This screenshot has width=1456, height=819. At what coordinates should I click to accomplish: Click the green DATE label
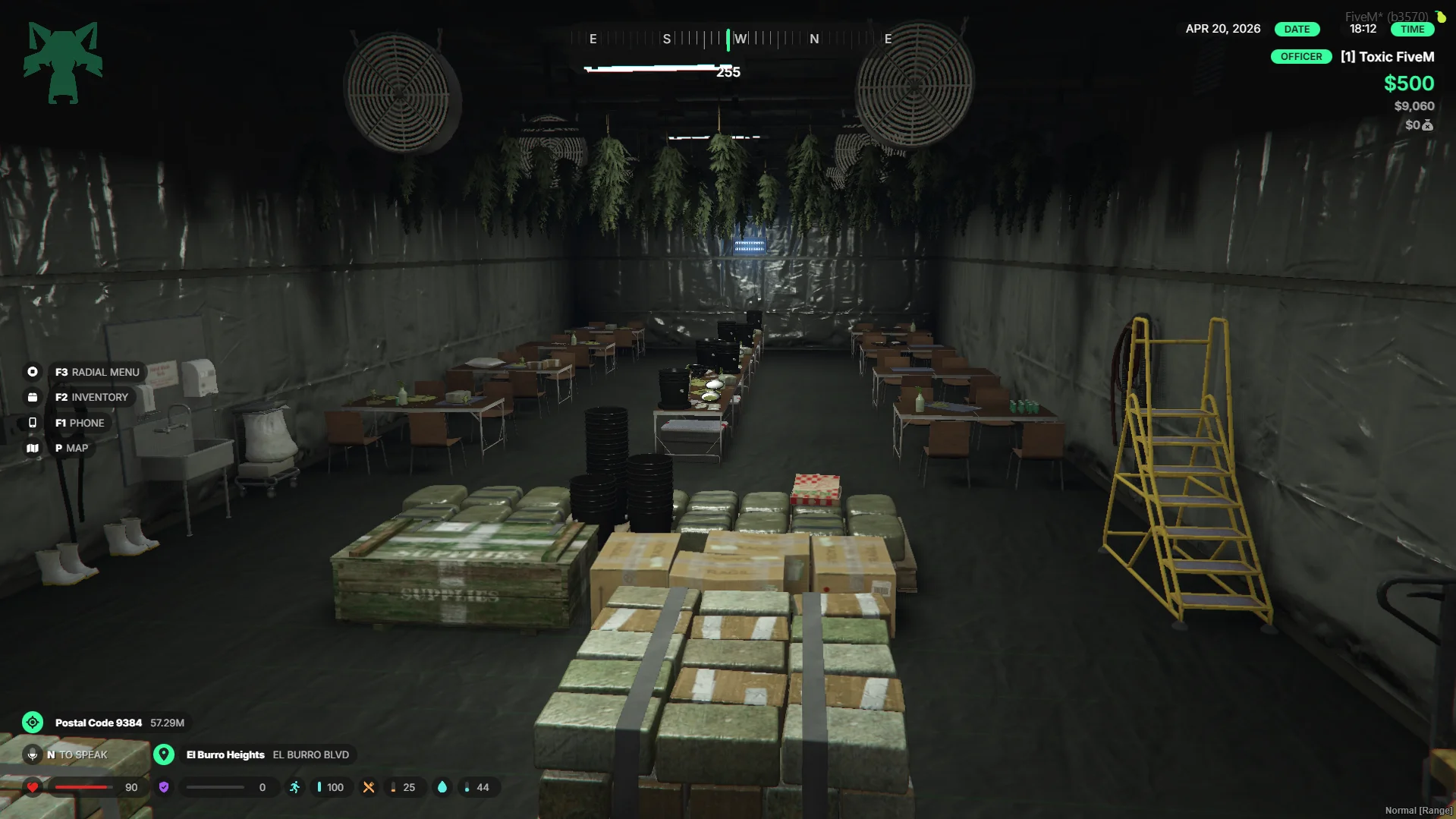pos(1297,29)
